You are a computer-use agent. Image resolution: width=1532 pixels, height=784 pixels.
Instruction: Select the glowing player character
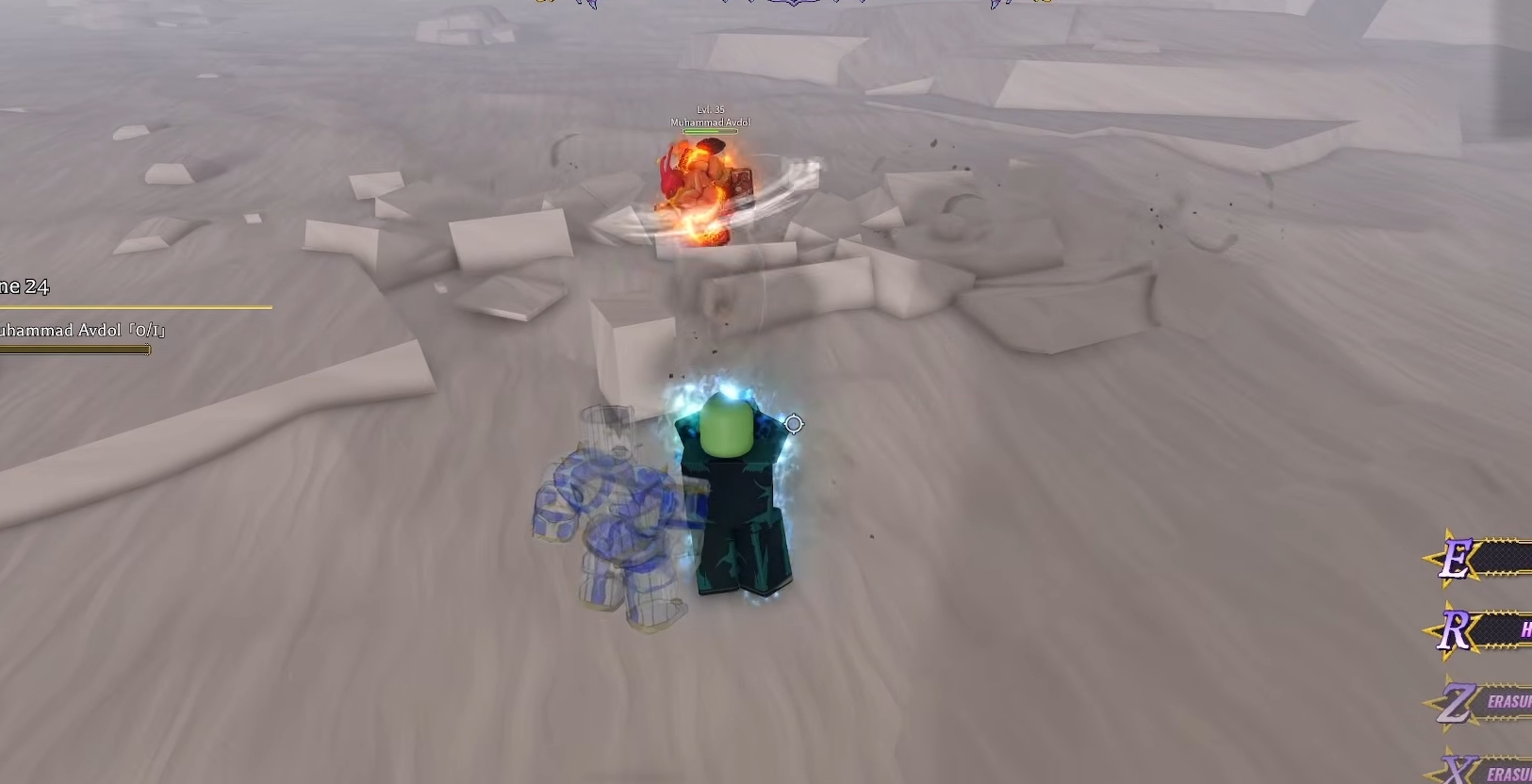[x=735, y=490]
